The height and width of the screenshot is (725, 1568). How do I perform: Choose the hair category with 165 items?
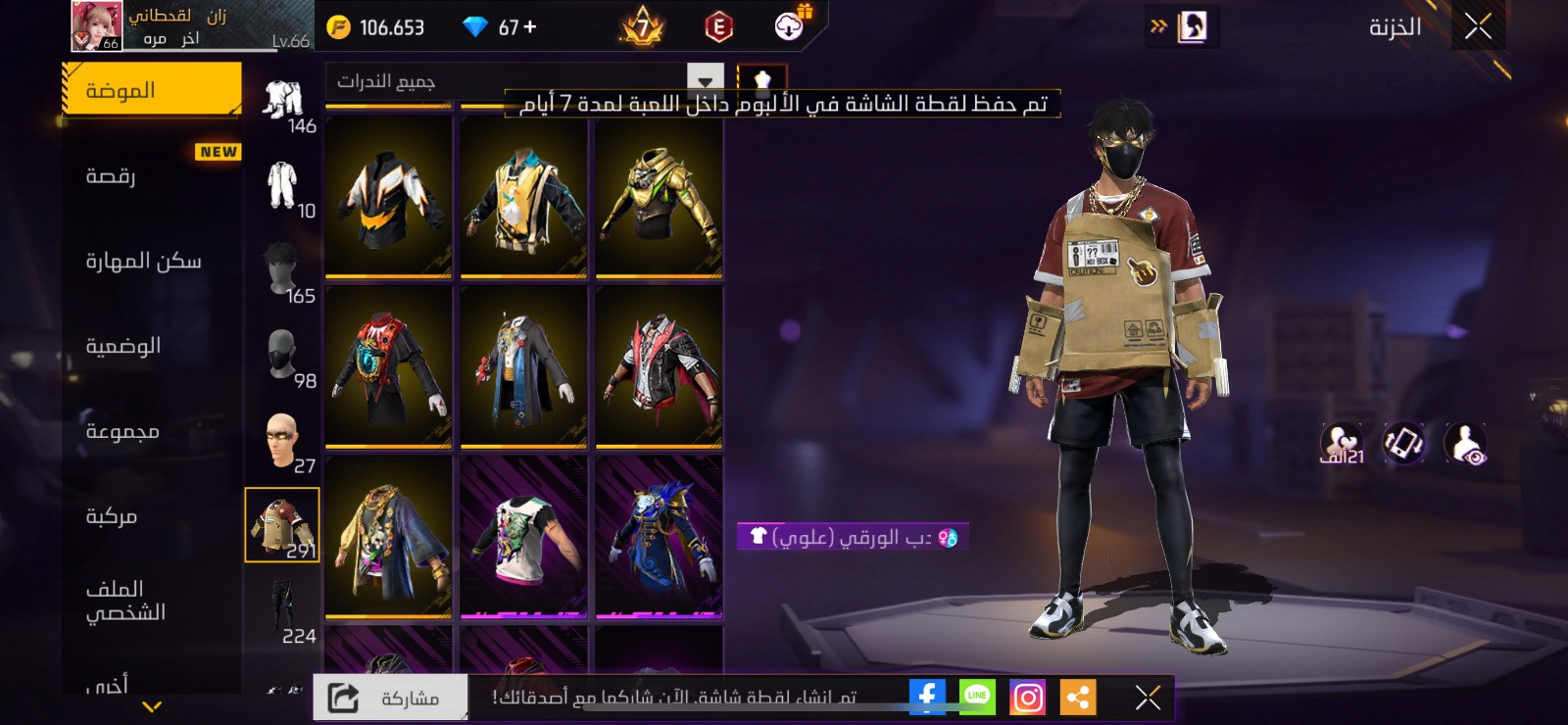pyautogui.click(x=282, y=271)
